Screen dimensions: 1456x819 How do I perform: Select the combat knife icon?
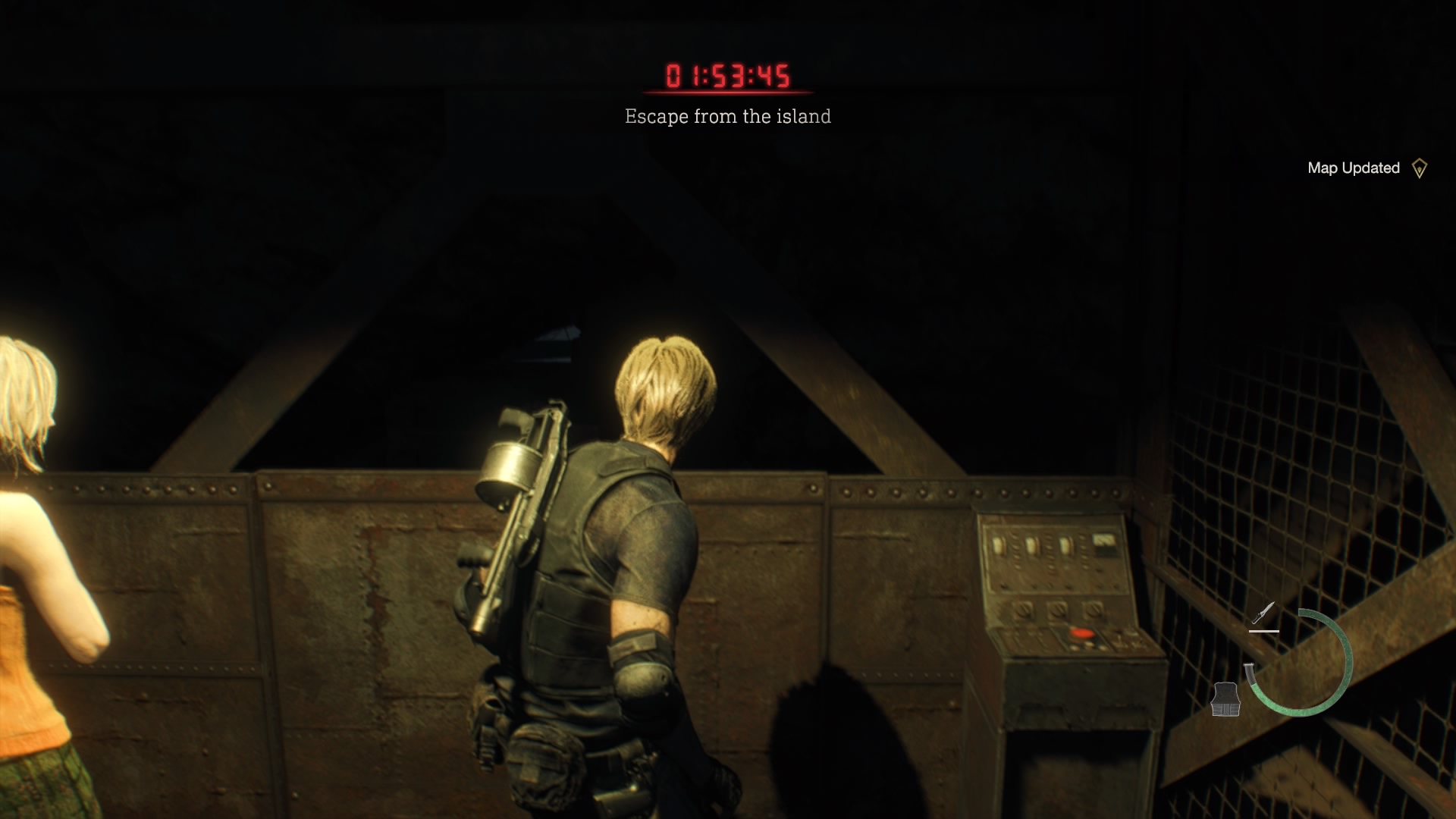pyautogui.click(x=1263, y=613)
